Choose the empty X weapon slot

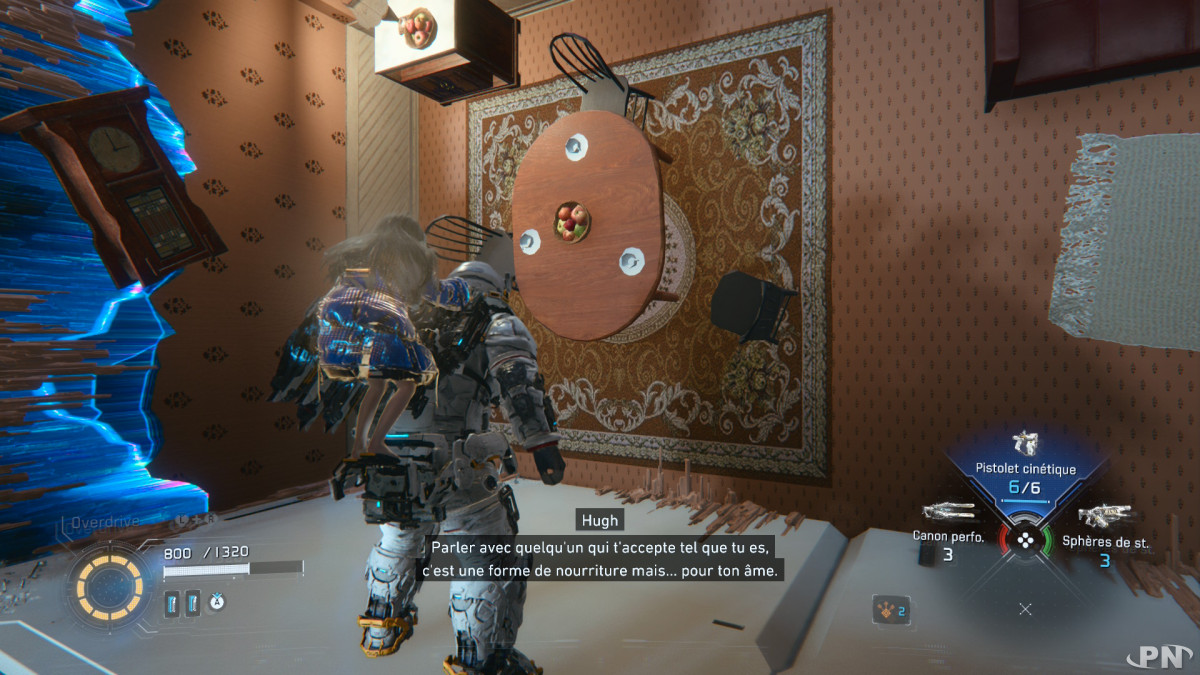click(x=1025, y=607)
